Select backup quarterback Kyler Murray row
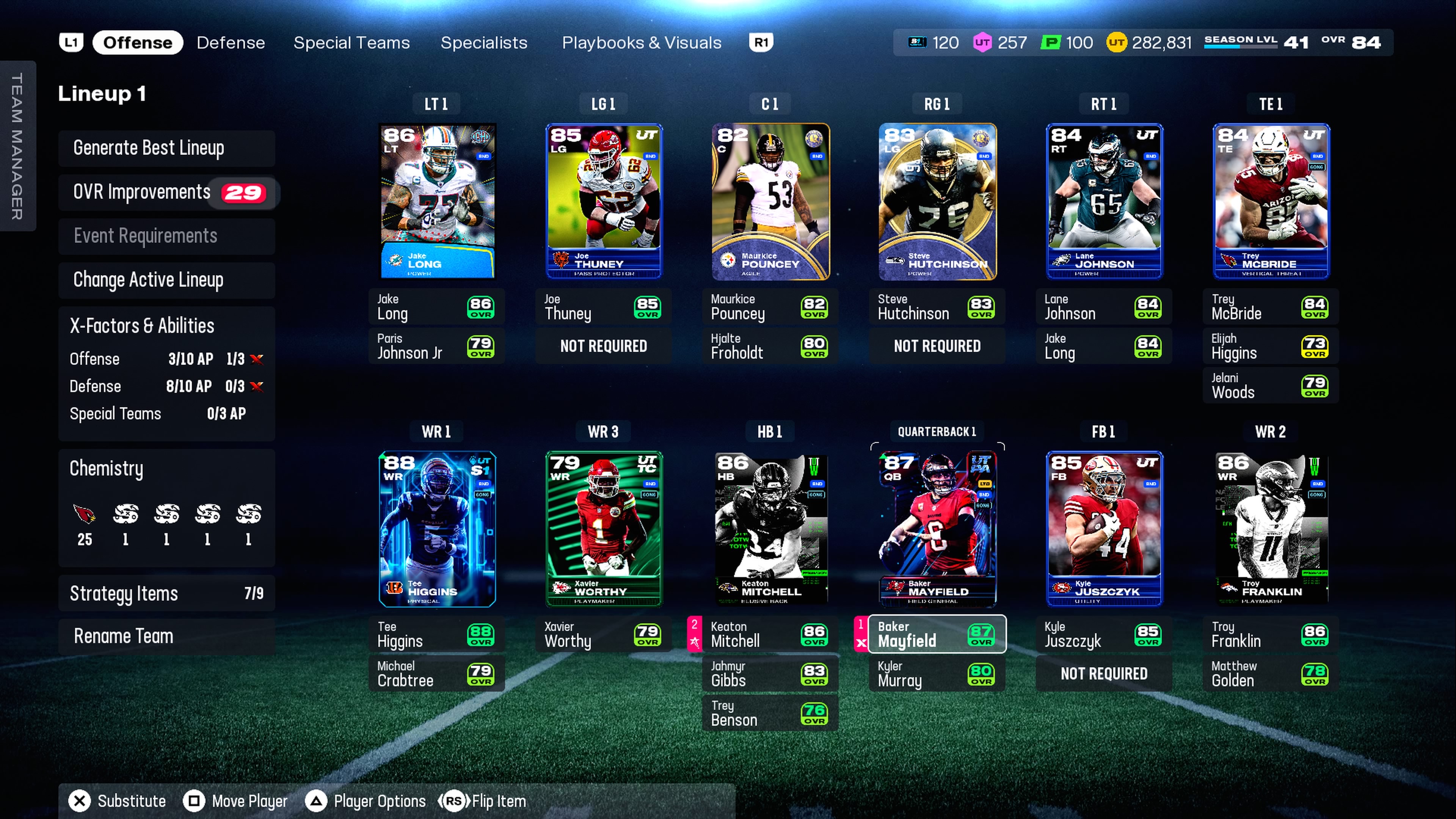Screen dimensions: 1456x819 pos(937,674)
